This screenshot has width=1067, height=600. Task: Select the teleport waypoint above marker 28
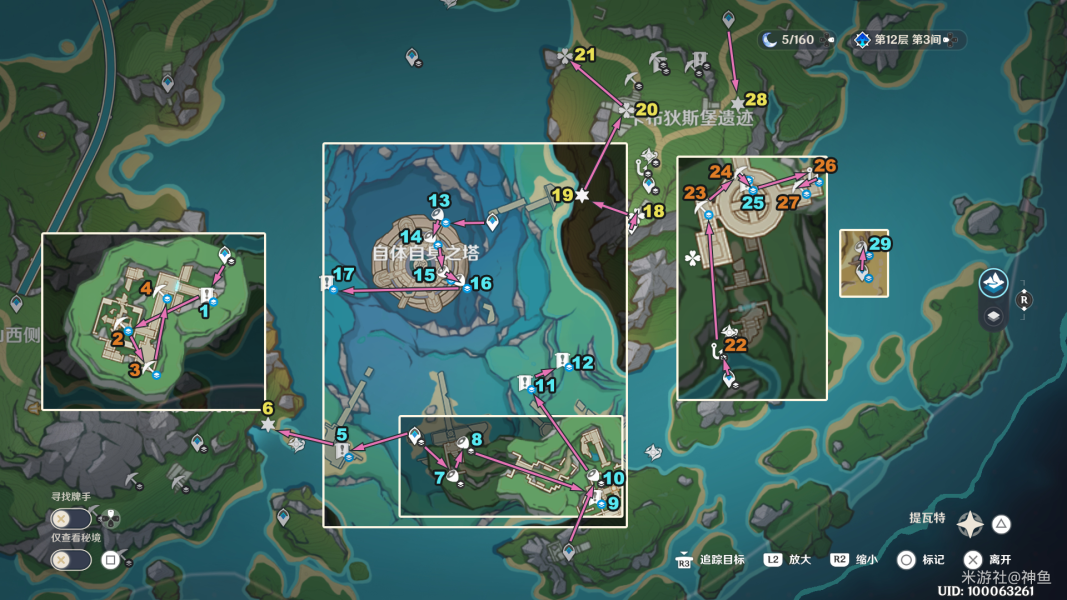click(729, 19)
